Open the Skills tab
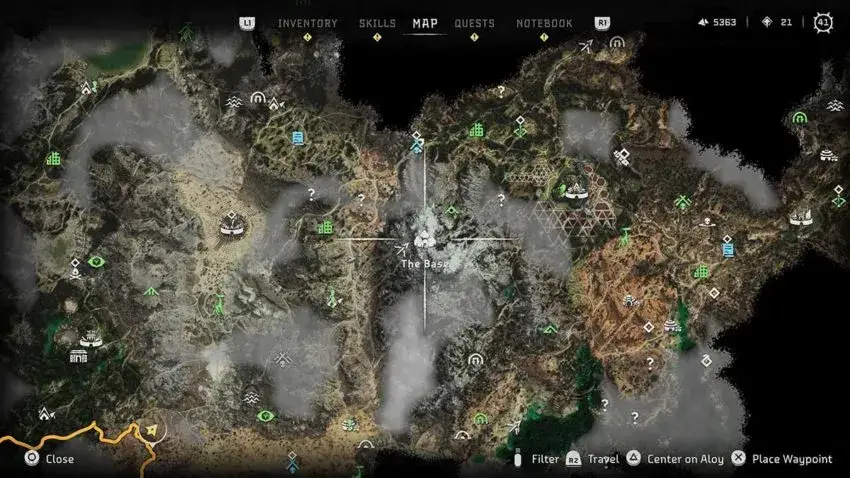Viewport: 850px width, 478px height. coord(377,23)
